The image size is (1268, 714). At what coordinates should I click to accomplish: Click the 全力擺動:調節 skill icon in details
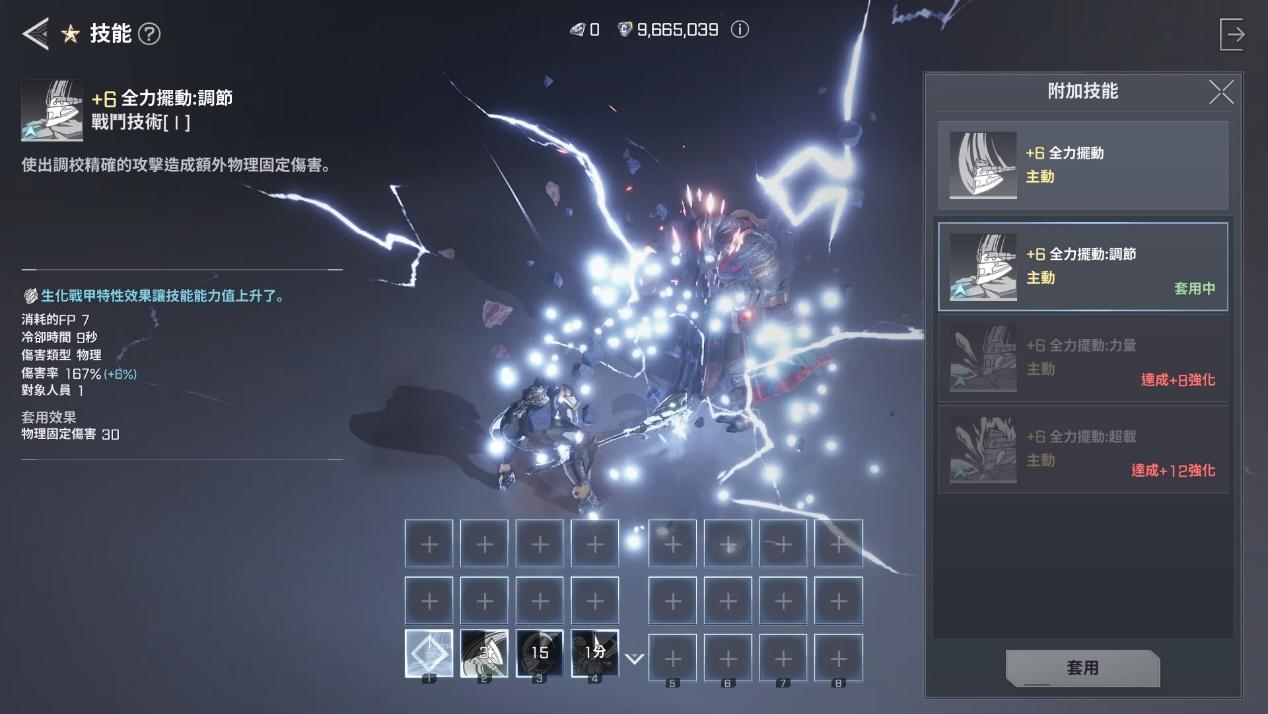point(52,110)
